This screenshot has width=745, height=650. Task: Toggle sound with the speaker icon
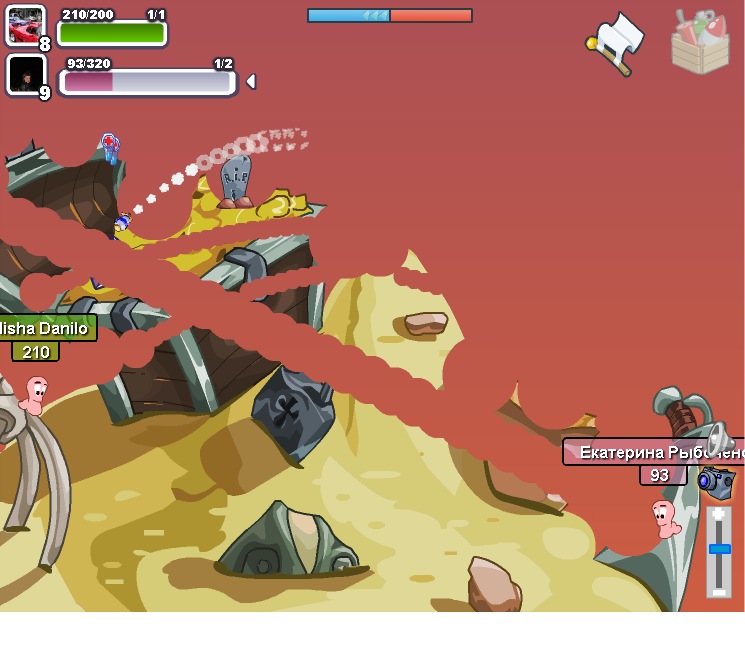click(x=719, y=439)
